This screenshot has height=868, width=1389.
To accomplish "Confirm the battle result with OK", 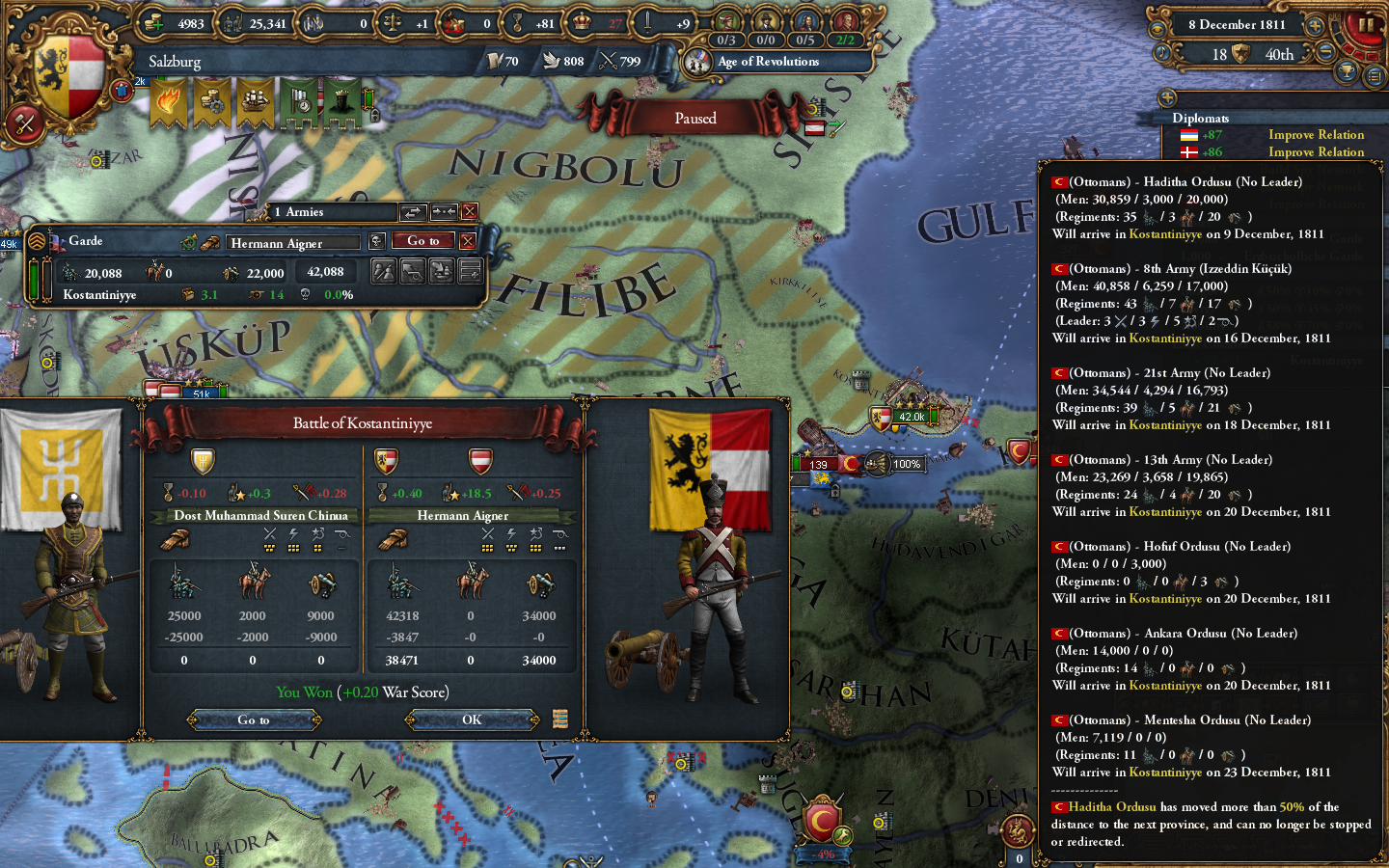I will point(471,719).
